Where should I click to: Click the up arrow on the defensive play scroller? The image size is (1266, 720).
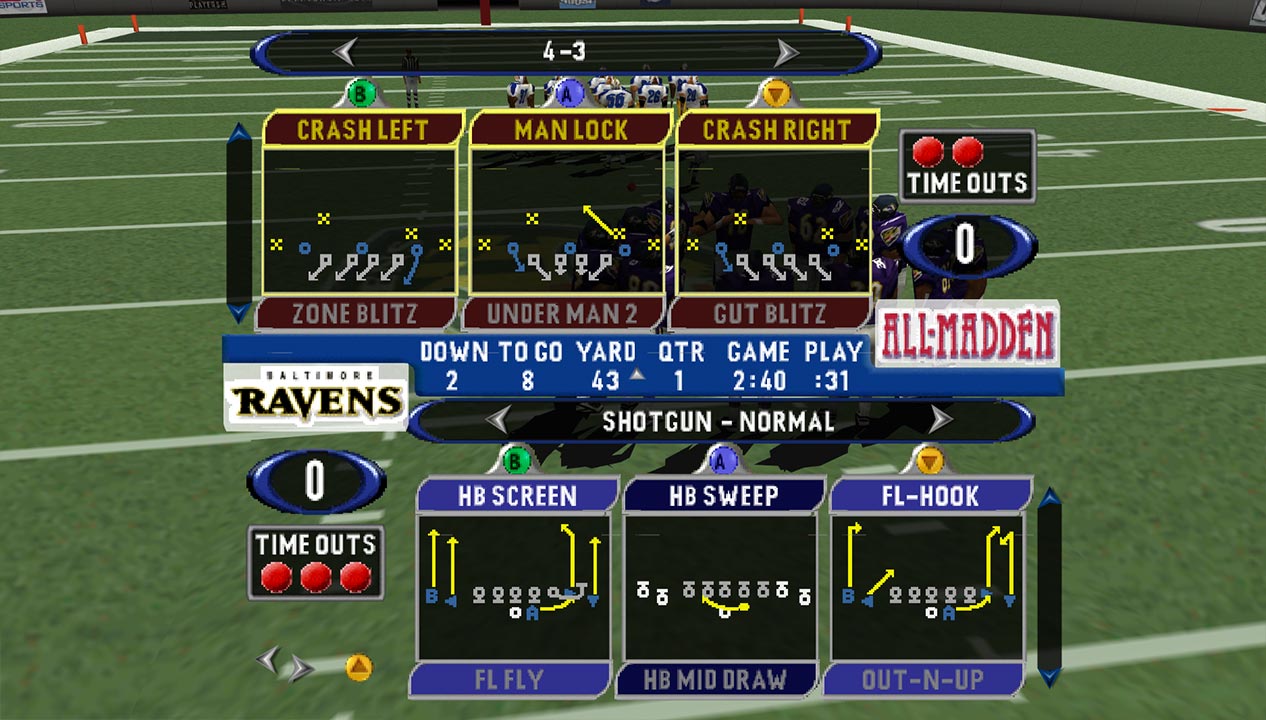[x=240, y=134]
